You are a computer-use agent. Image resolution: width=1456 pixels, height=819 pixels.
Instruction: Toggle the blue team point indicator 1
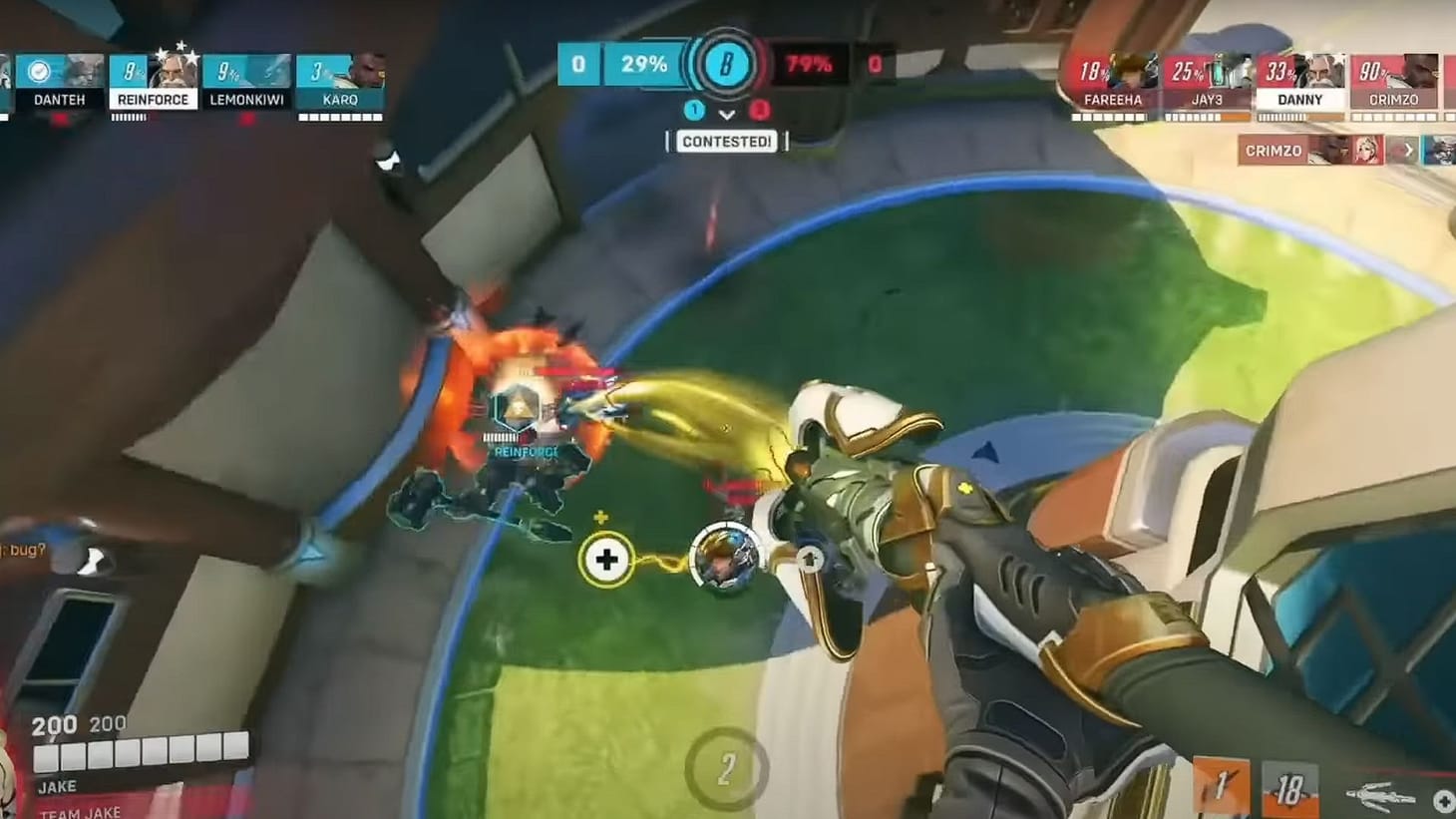click(693, 111)
